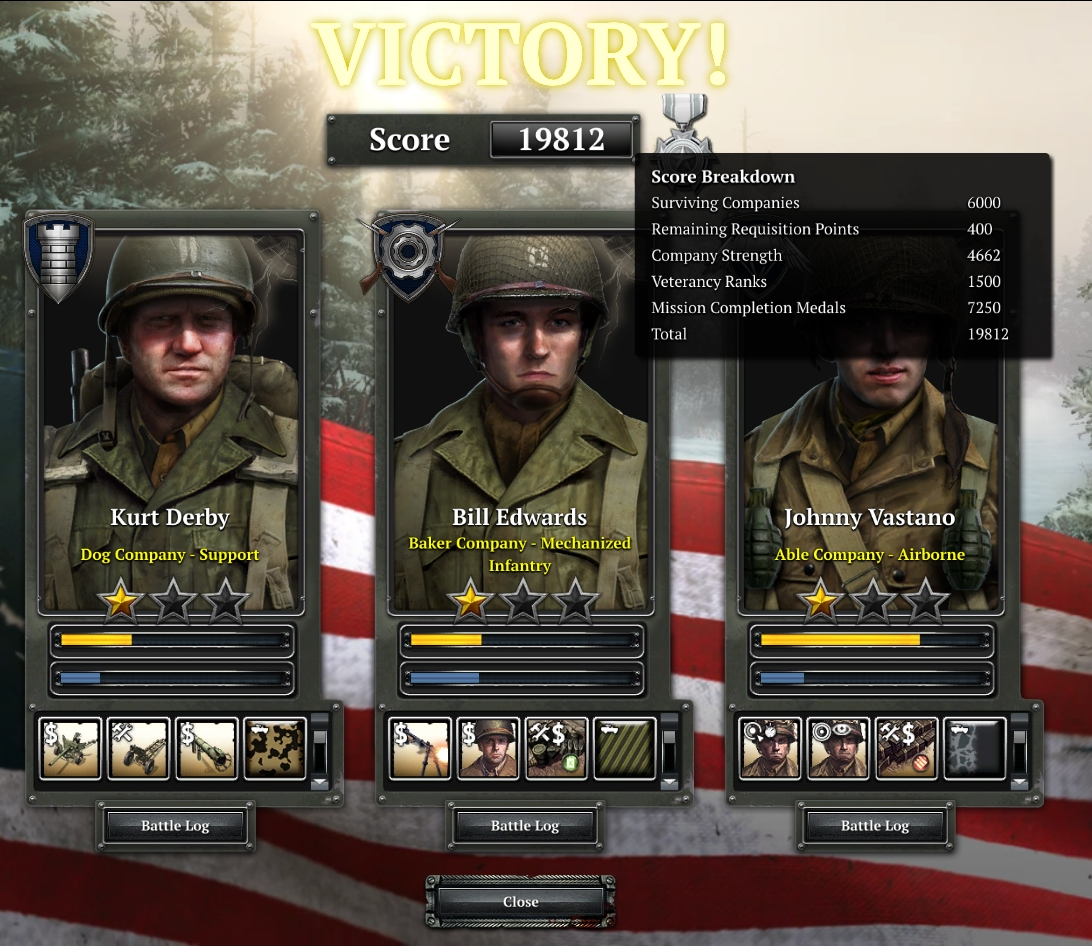Select Baker Company's firing machine gun upgrade
1092x946 pixels.
coord(420,748)
